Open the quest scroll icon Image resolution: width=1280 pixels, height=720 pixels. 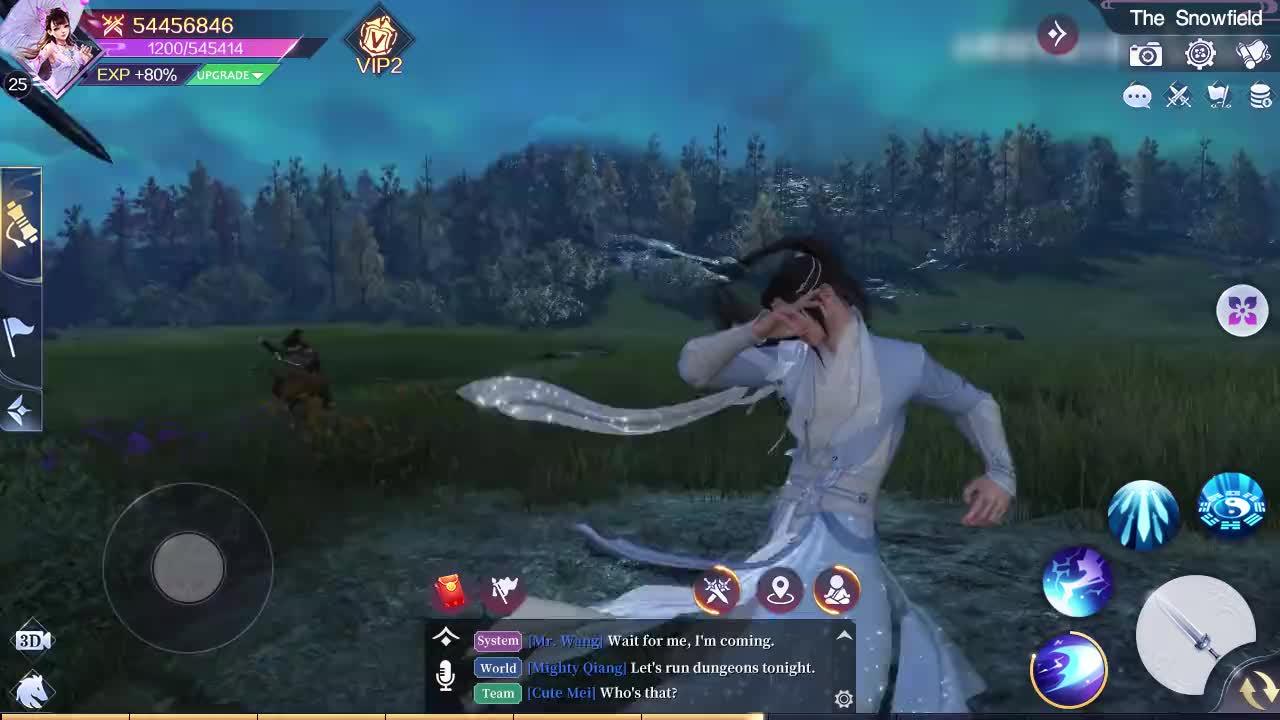(1255, 54)
